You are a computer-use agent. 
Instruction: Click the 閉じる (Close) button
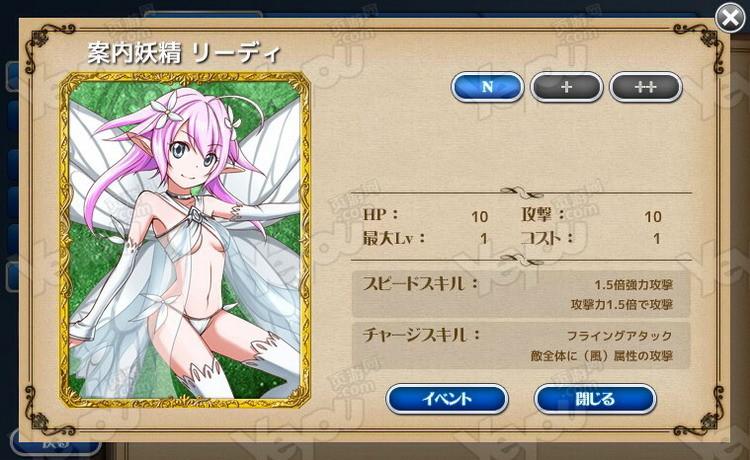595,399
